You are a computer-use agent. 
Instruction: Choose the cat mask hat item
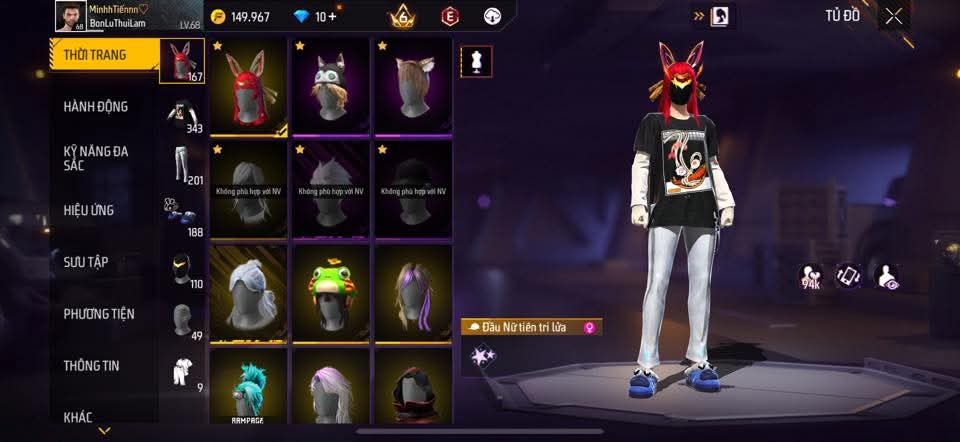[x=331, y=86]
